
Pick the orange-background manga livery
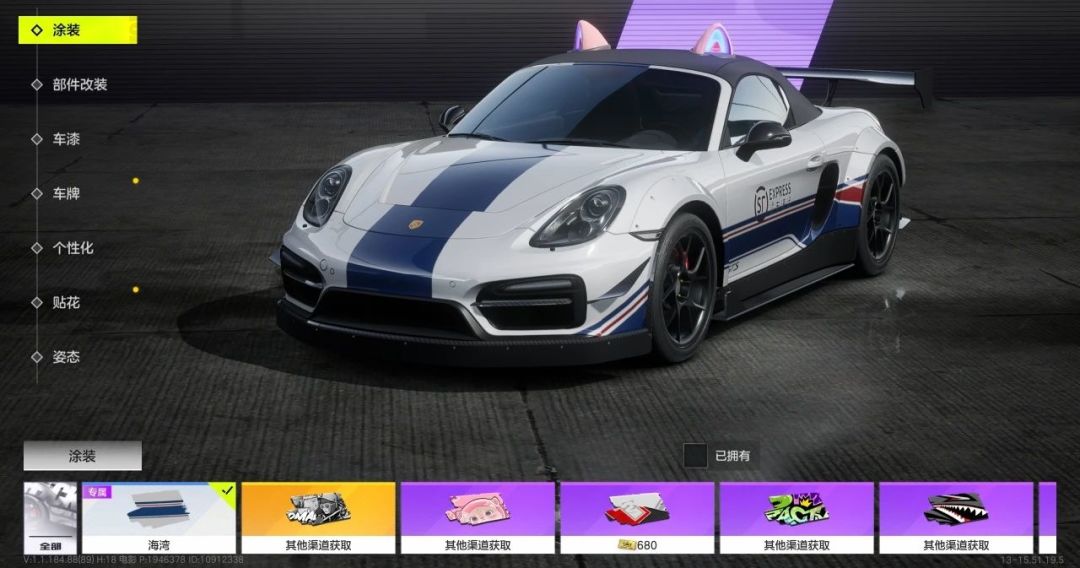click(318, 518)
